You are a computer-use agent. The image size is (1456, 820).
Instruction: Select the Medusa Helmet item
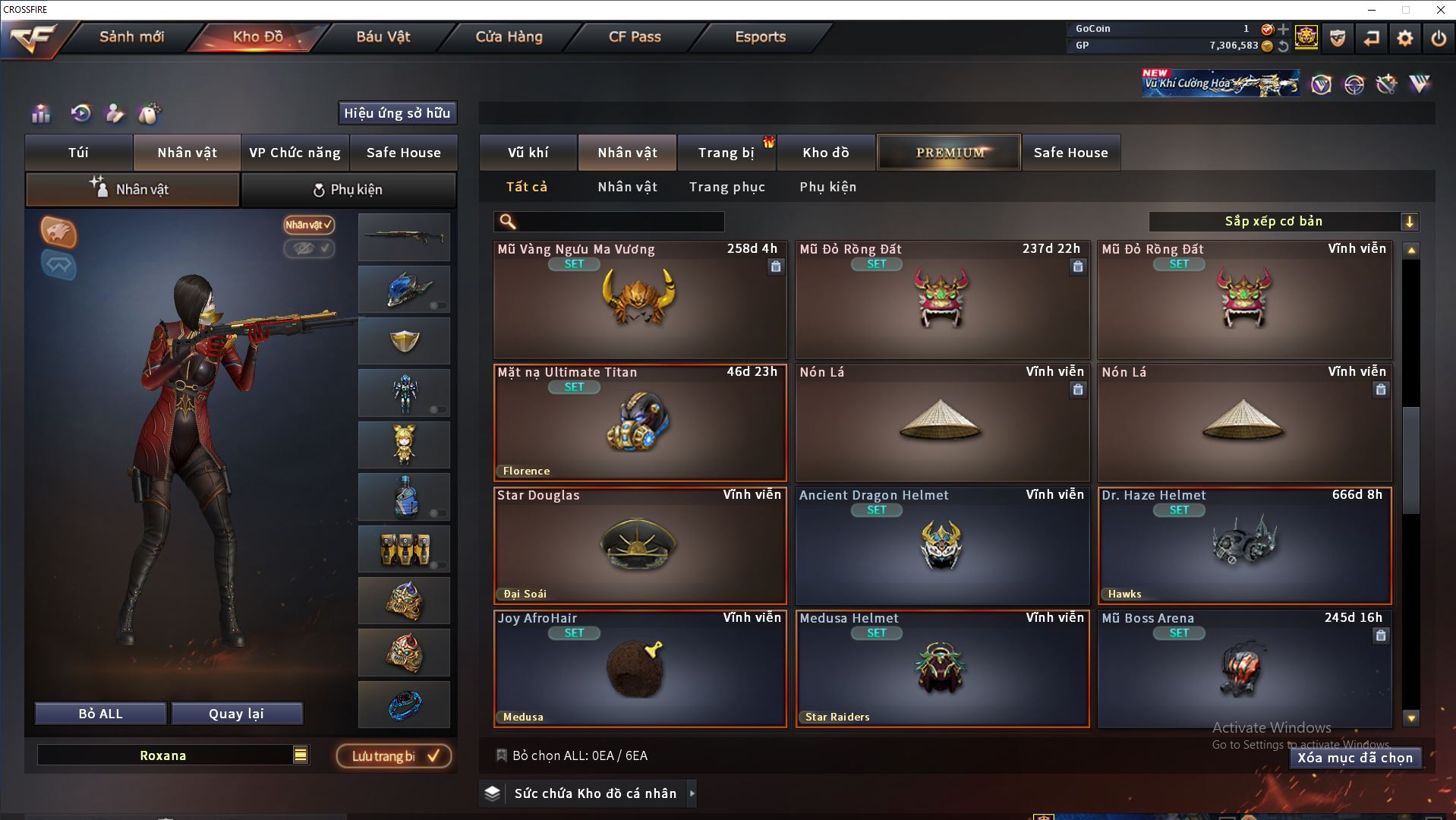941,669
